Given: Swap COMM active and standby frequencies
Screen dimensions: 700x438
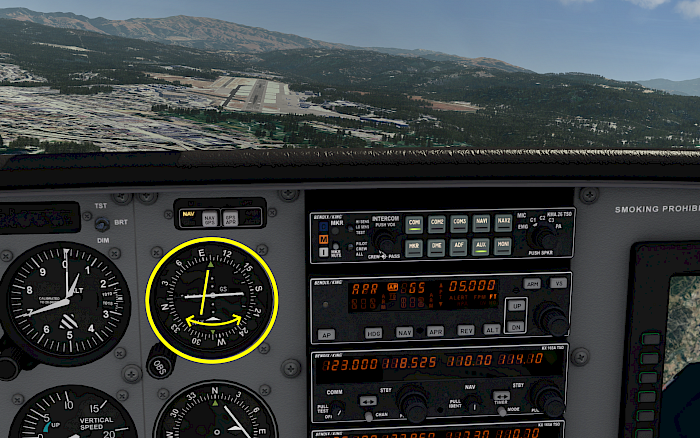Looking at the screenshot, I should click(367, 400).
